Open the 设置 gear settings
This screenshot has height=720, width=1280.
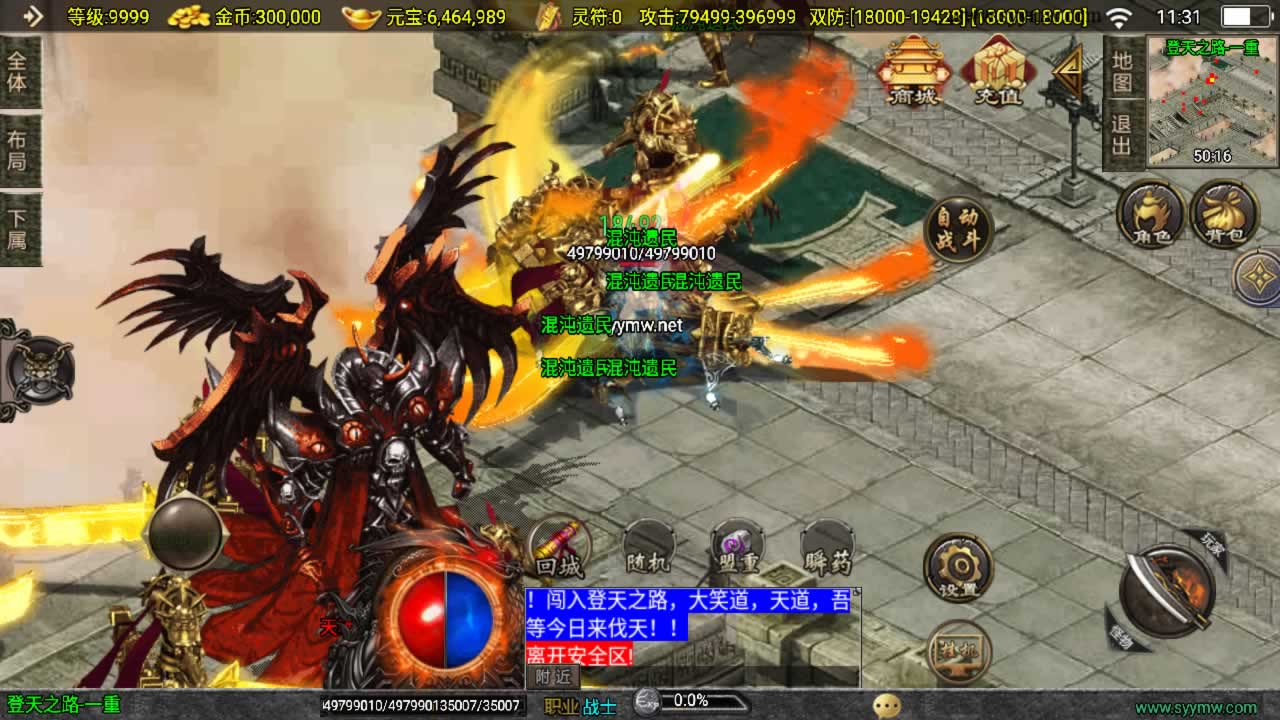pos(957,568)
